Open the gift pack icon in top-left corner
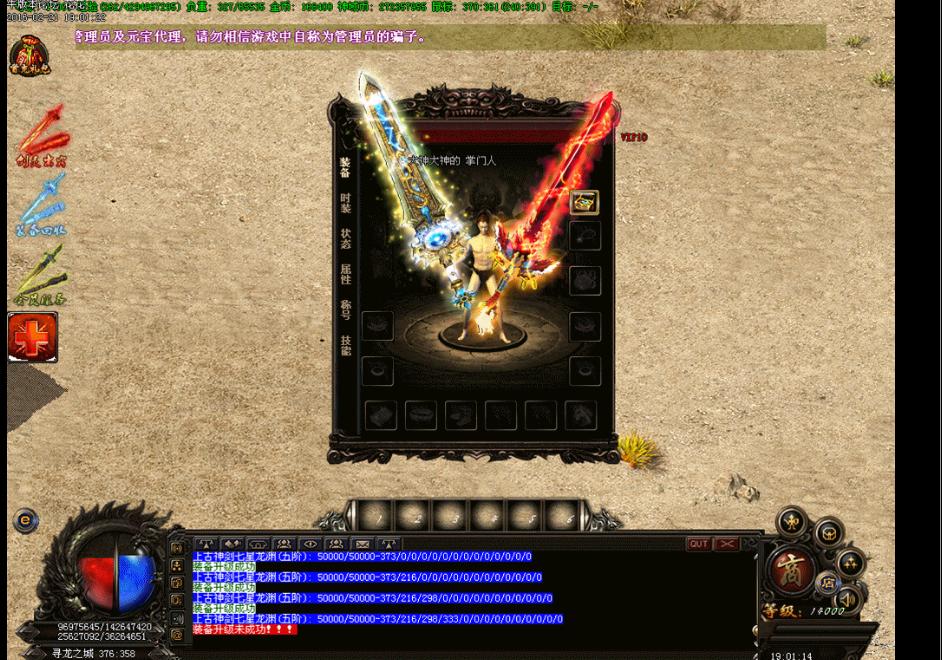 pos(30,57)
